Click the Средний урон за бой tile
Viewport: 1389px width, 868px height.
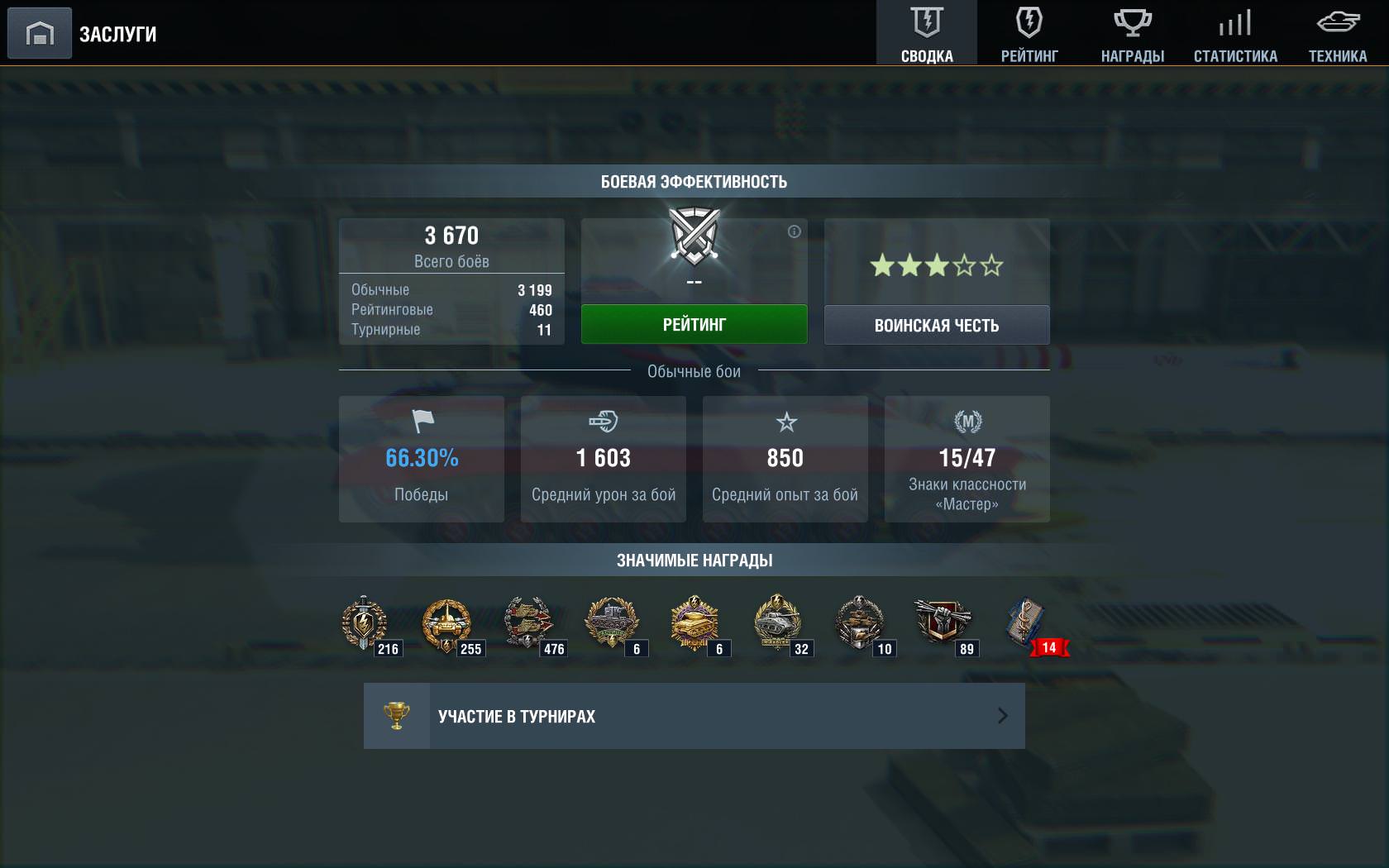tap(604, 459)
